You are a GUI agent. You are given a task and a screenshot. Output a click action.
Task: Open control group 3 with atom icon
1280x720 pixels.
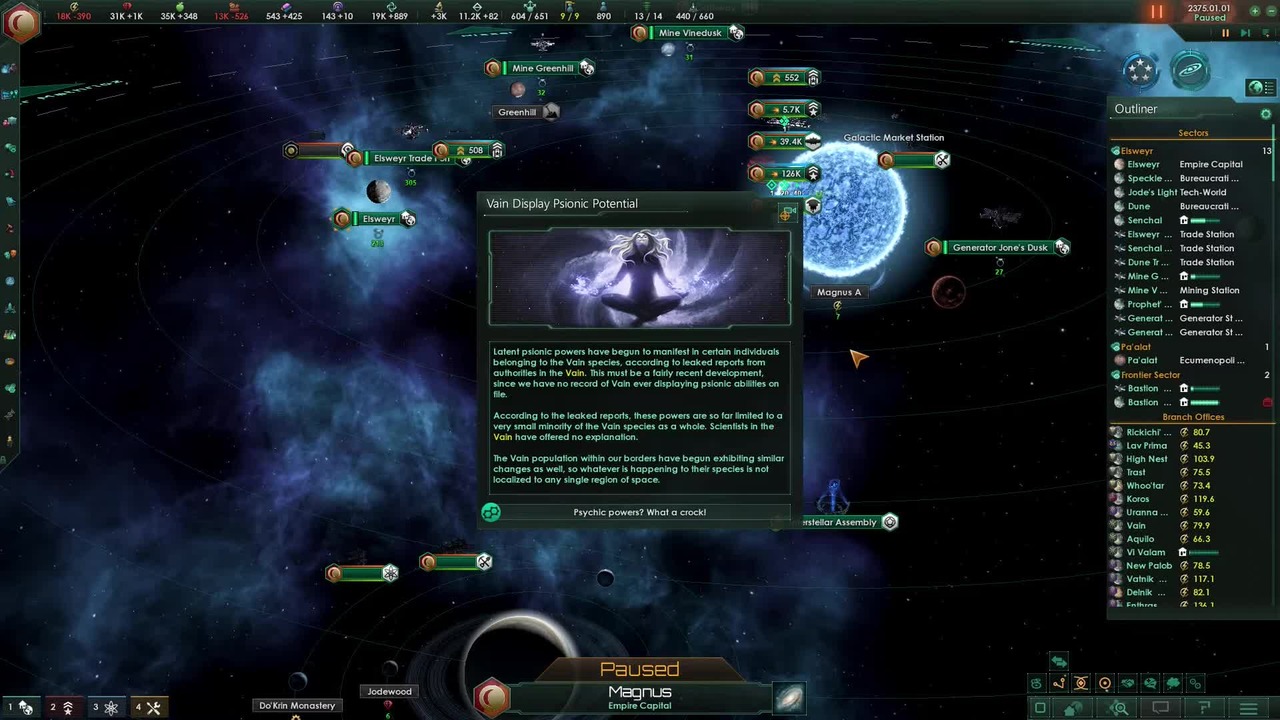(x=105, y=707)
